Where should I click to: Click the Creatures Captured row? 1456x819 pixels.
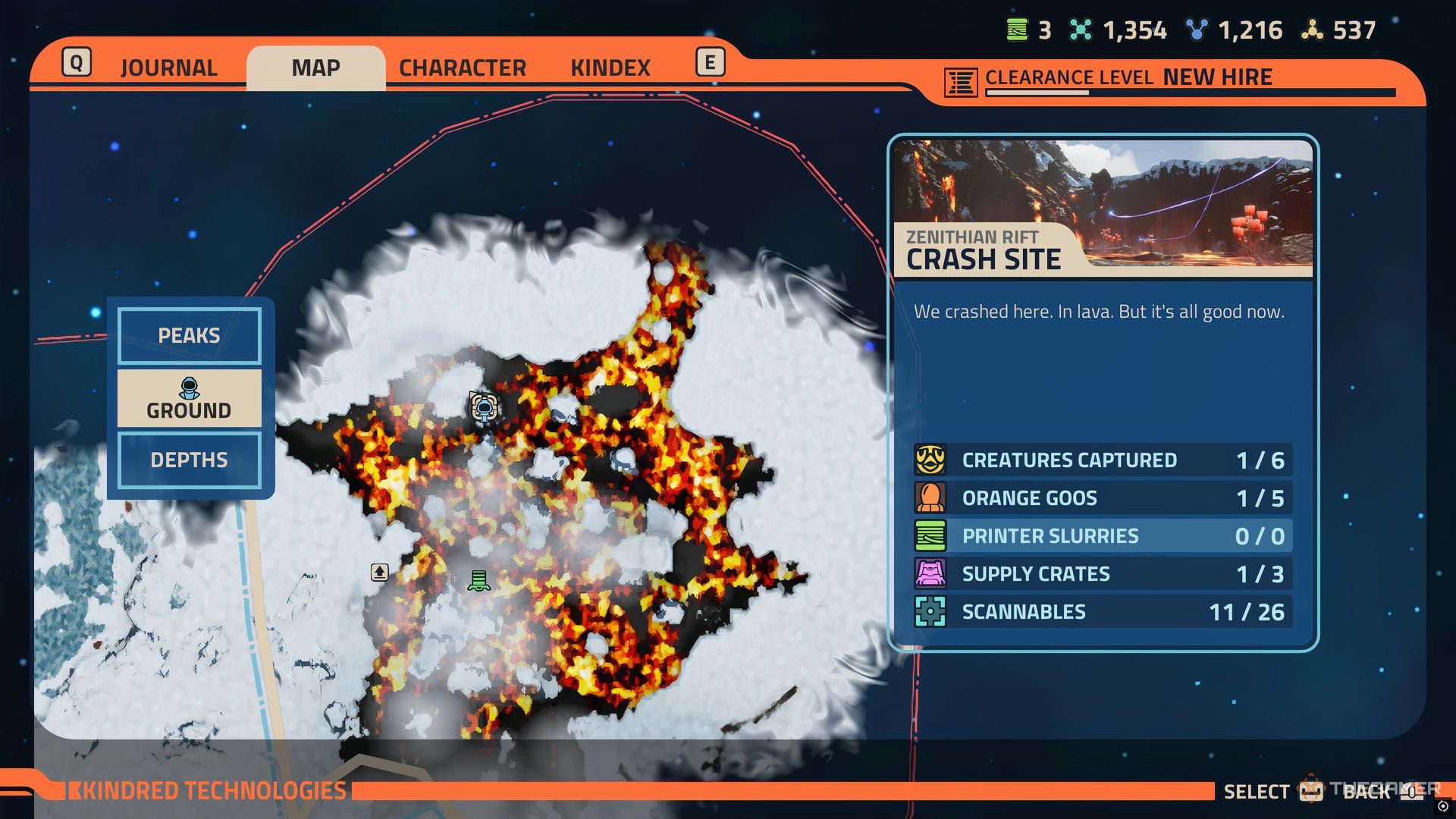click(1103, 460)
